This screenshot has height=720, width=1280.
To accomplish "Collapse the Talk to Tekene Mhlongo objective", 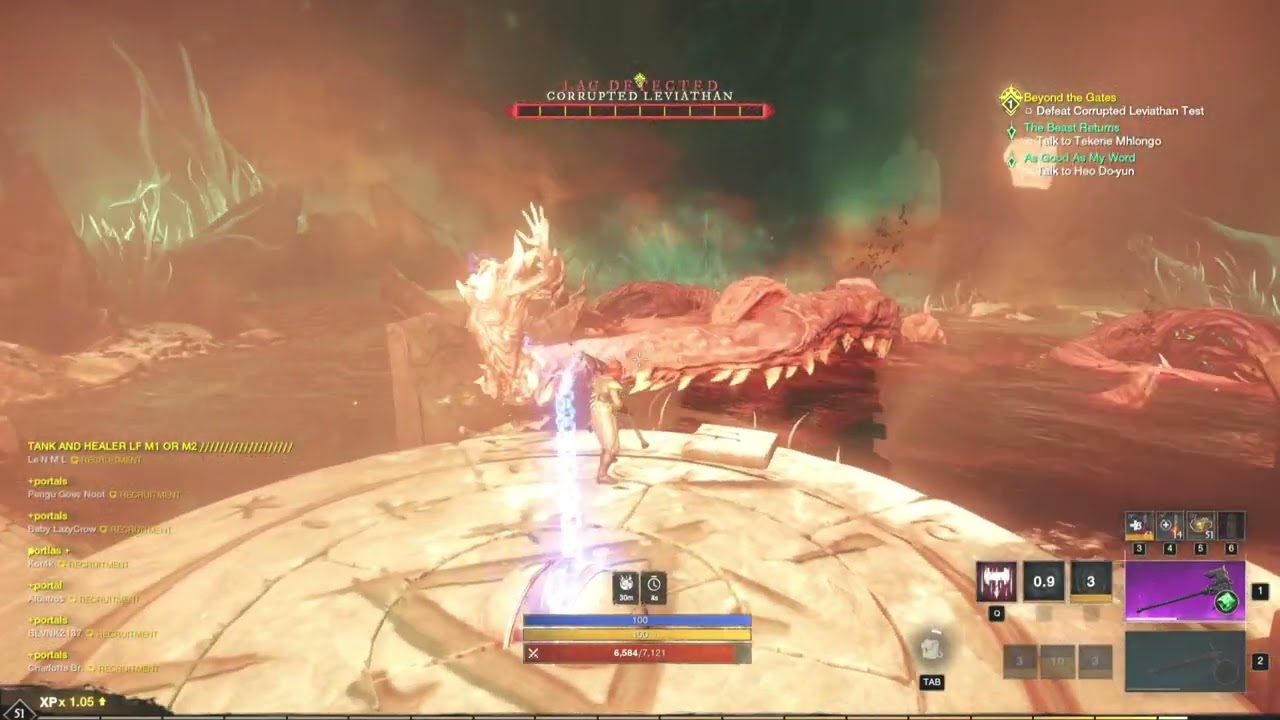I will click(1099, 141).
